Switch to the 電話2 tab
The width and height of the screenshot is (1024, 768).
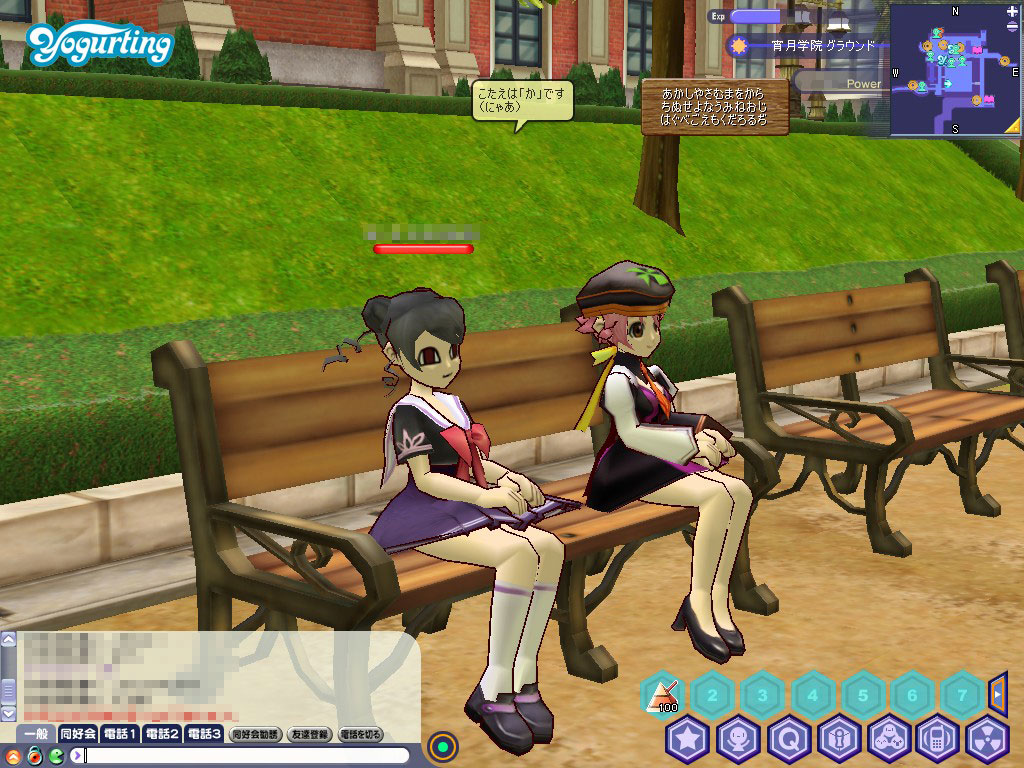pyautogui.click(x=161, y=734)
